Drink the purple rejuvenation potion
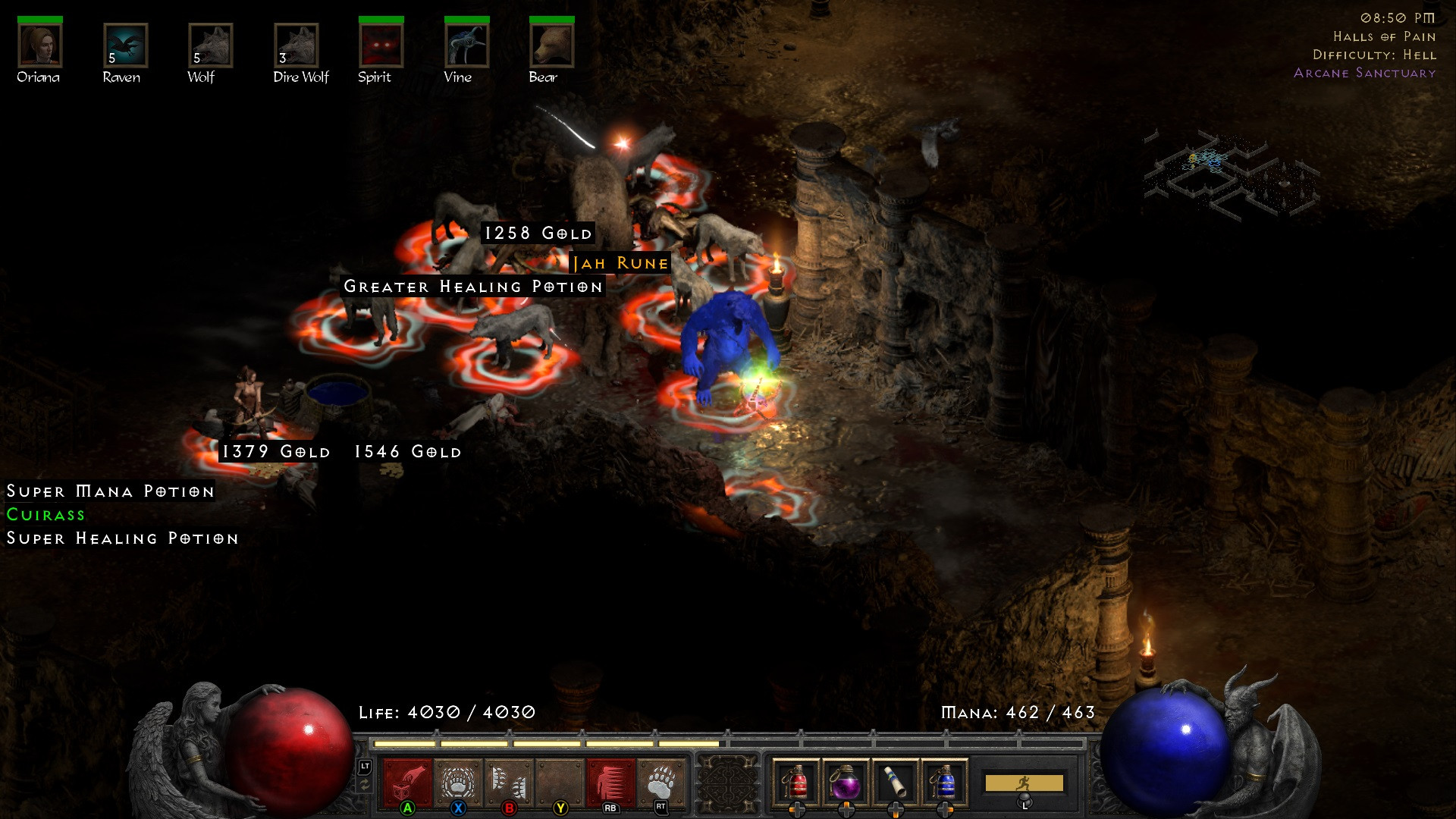Screen dimensions: 1456x819 click(846, 783)
